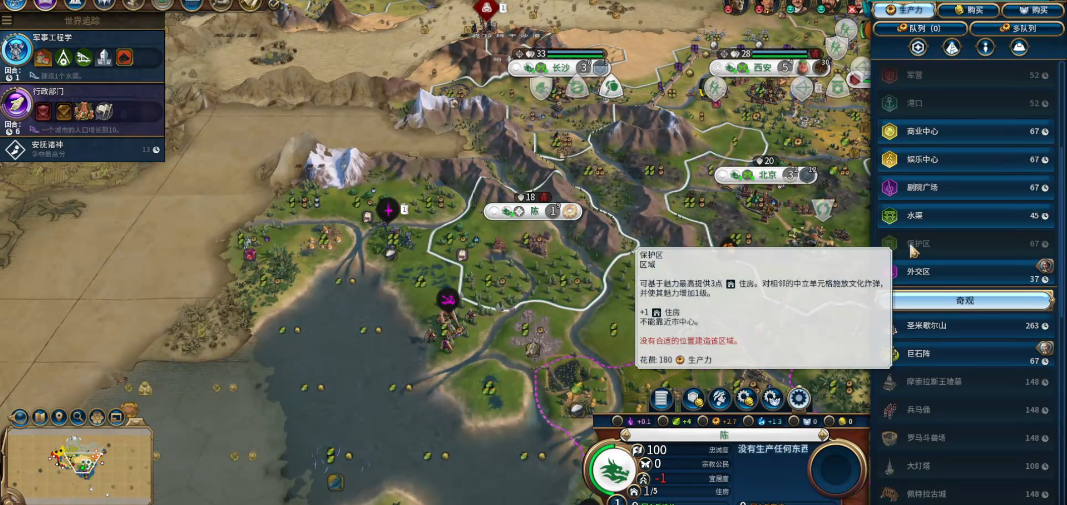Activate the gear production button in city panel
Viewport: 1067px width, 505px height.
pos(798,399)
